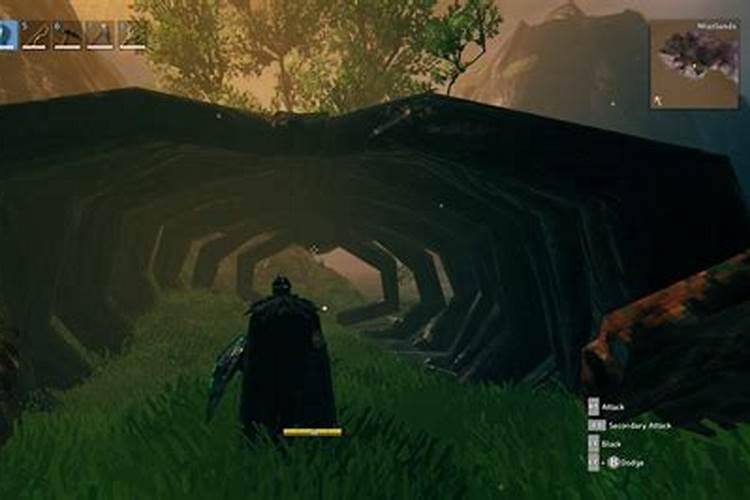This screenshot has width=750, height=500.
Task: Select the pickaxe hotbar slot
Action: click(x=68, y=36)
